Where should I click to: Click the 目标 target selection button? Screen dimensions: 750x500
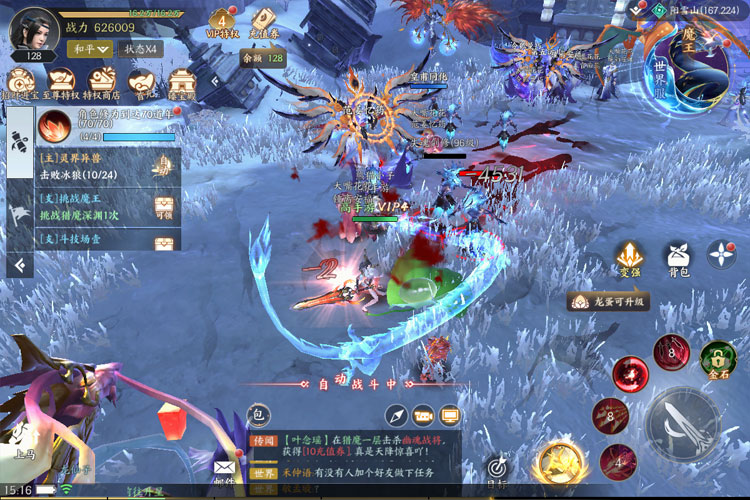click(499, 468)
